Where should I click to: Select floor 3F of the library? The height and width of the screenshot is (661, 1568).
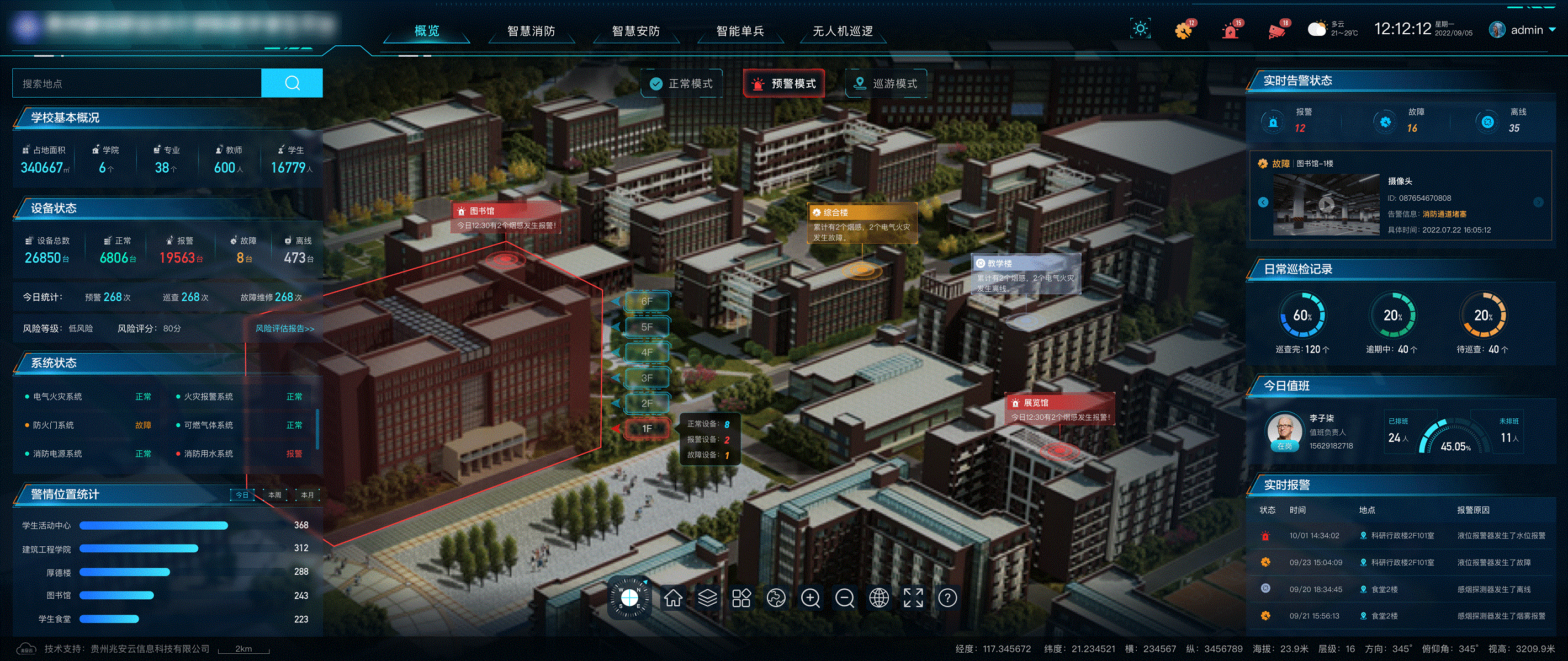(647, 379)
